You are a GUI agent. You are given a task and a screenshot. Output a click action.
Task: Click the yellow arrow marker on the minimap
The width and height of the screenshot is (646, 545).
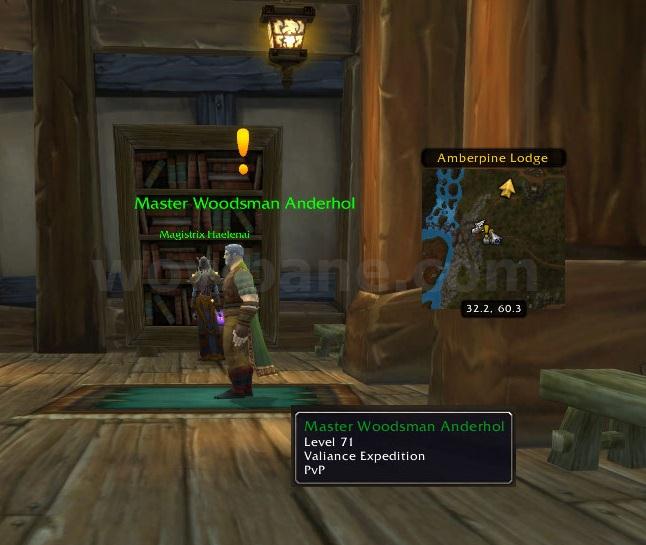point(508,187)
